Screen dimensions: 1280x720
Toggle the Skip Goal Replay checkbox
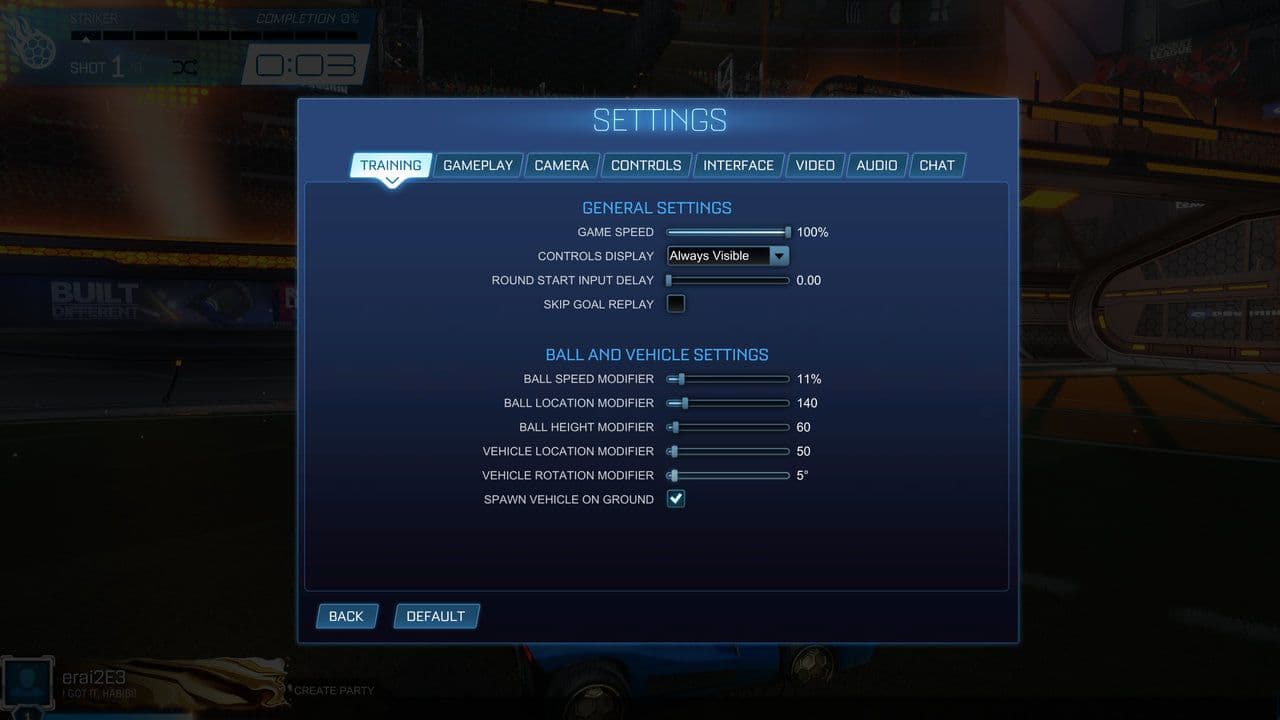(676, 304)
